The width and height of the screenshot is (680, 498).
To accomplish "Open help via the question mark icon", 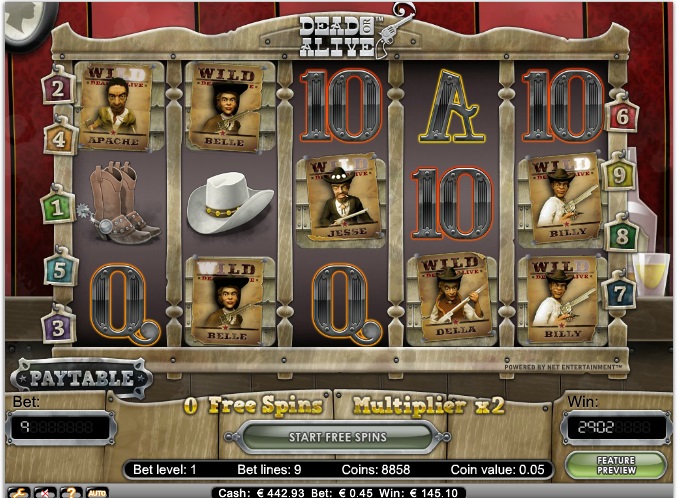I will (71, 492).
